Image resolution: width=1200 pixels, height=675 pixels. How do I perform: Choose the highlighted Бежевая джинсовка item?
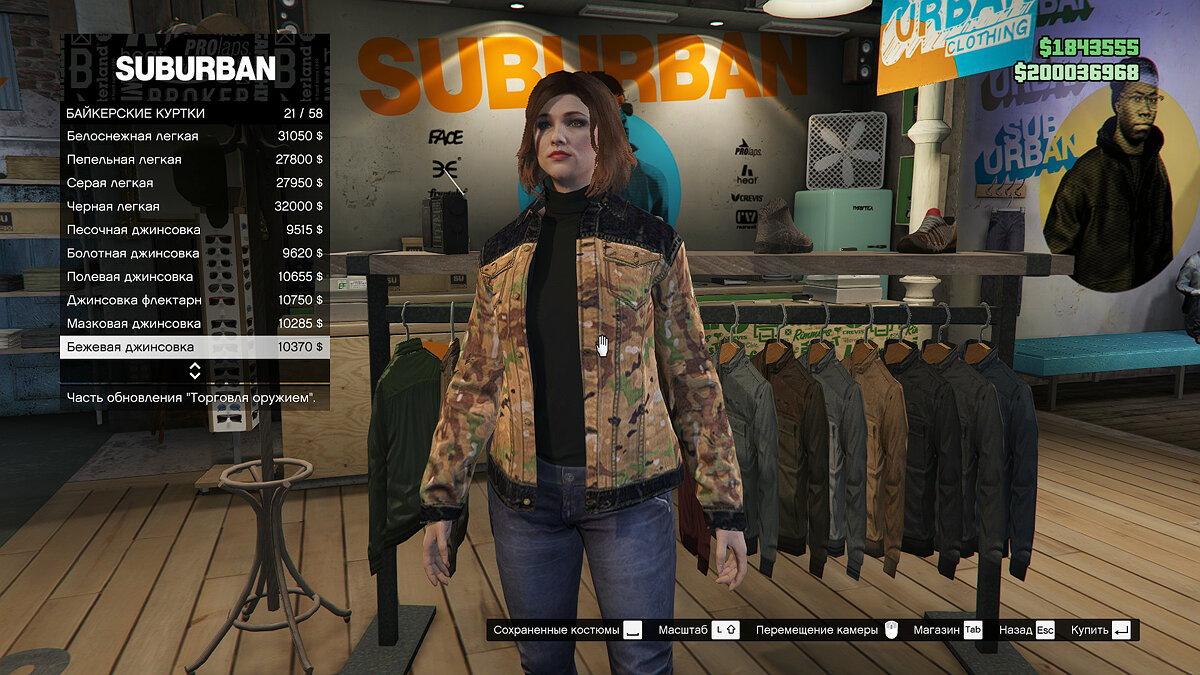[x=194, y=347]
